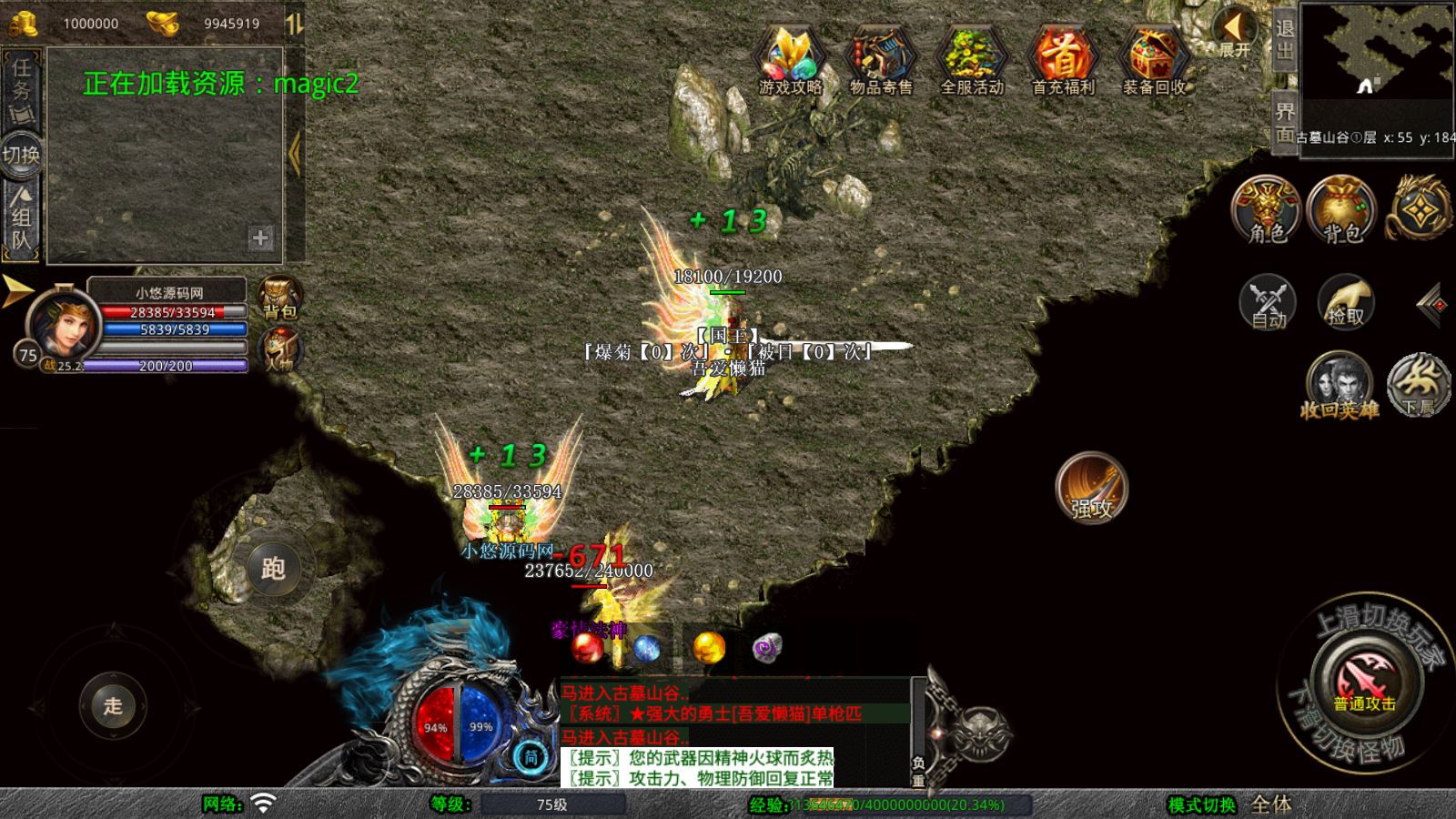Image resolution: width=1456 pixels, height=819 pixels.
Task: Open the 背包 bag button on the right
Action: (x=1341, y=208)
